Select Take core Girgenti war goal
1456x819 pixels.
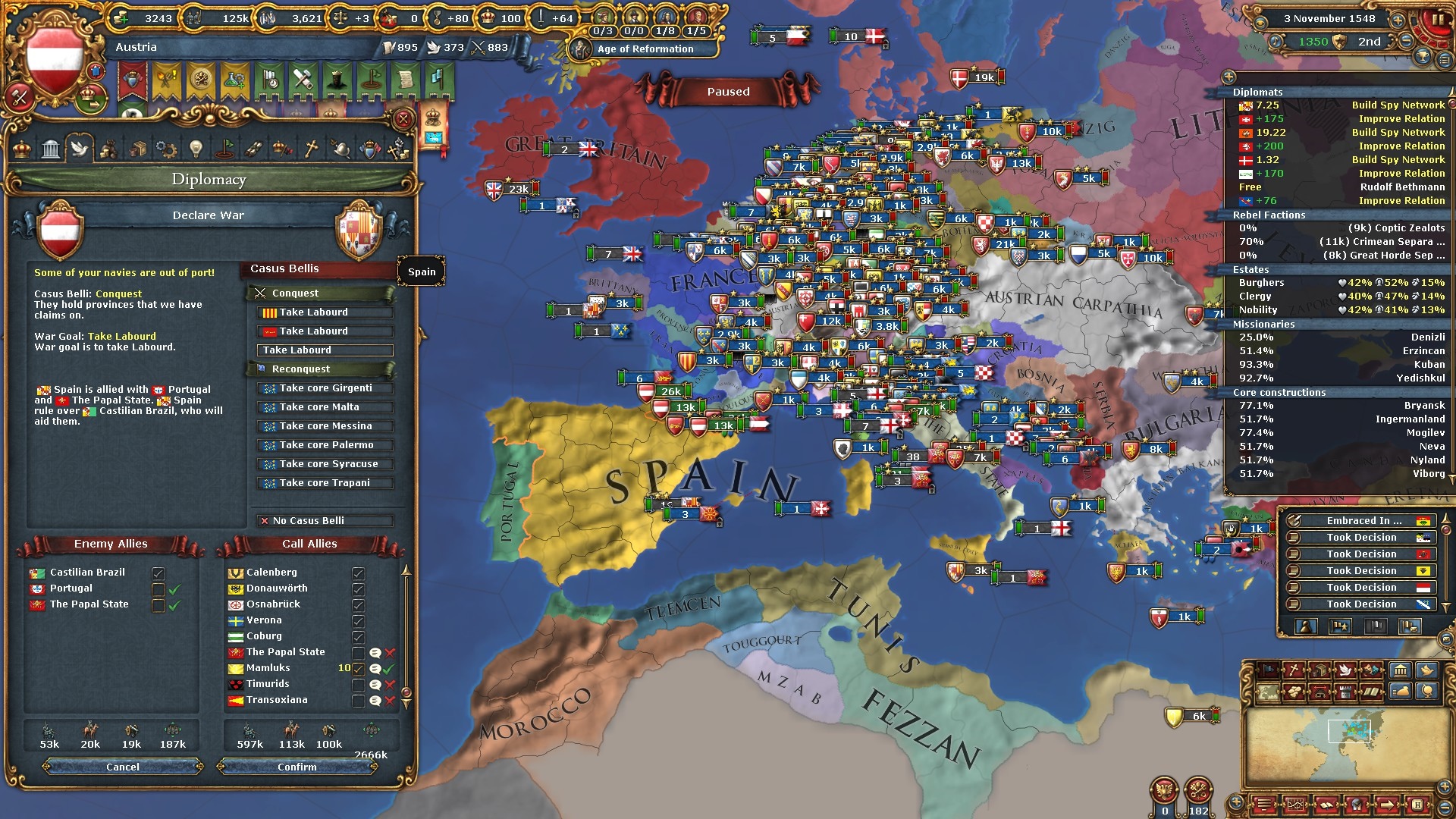click(x=325, y=388)
